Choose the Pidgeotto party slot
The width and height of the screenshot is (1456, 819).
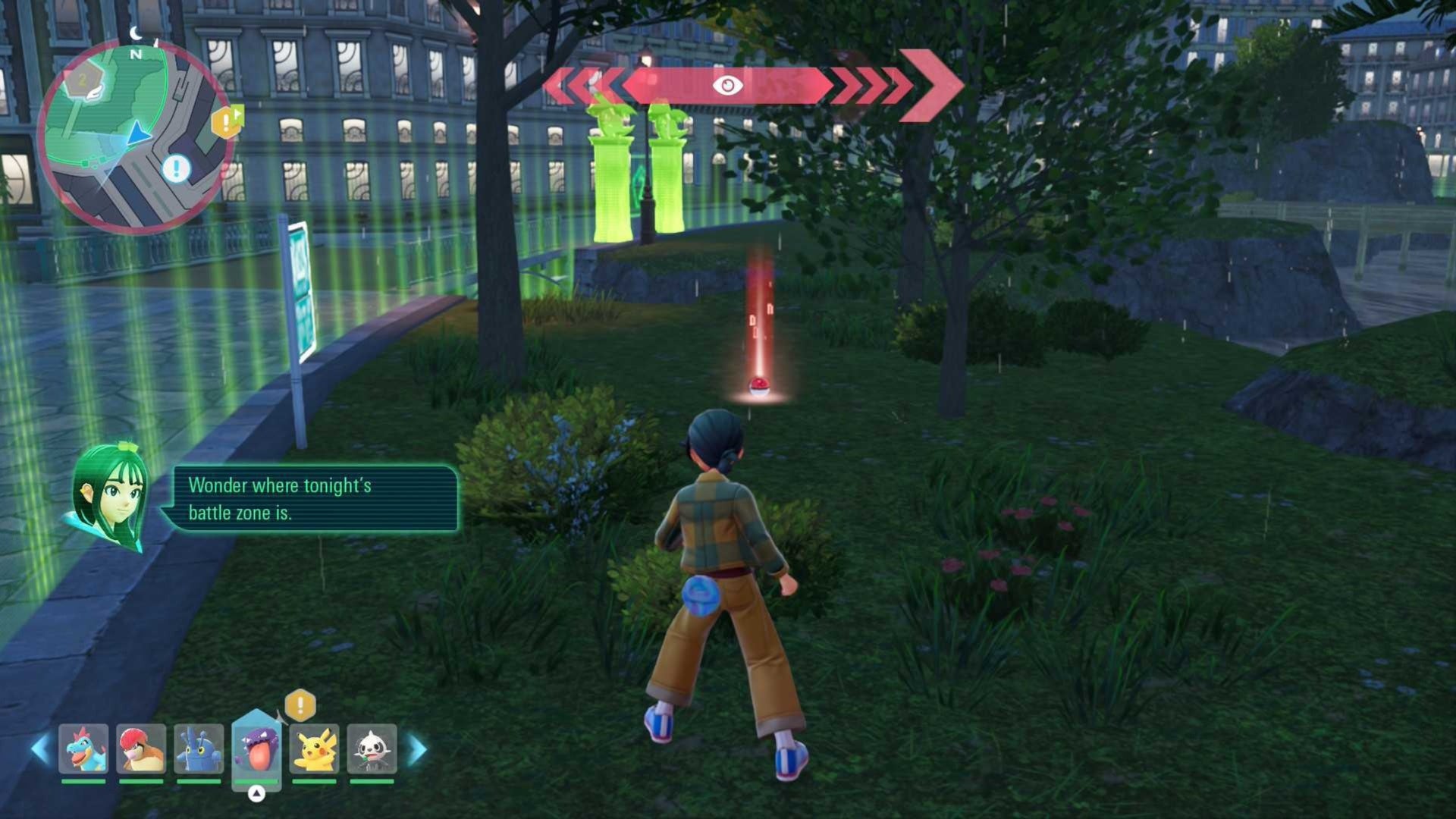pos(141,748)
